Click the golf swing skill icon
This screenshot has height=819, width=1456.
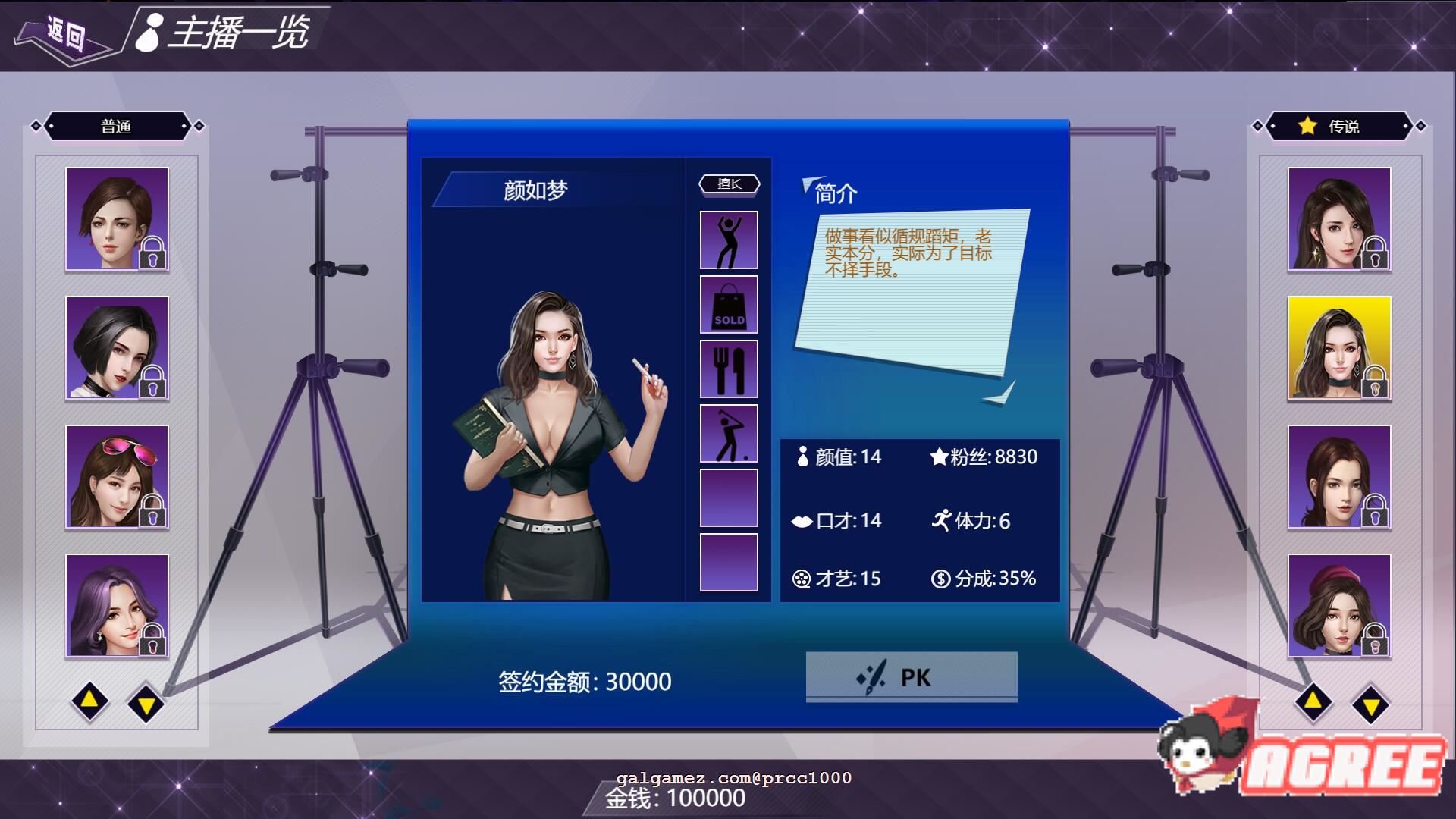coord(727,433)
